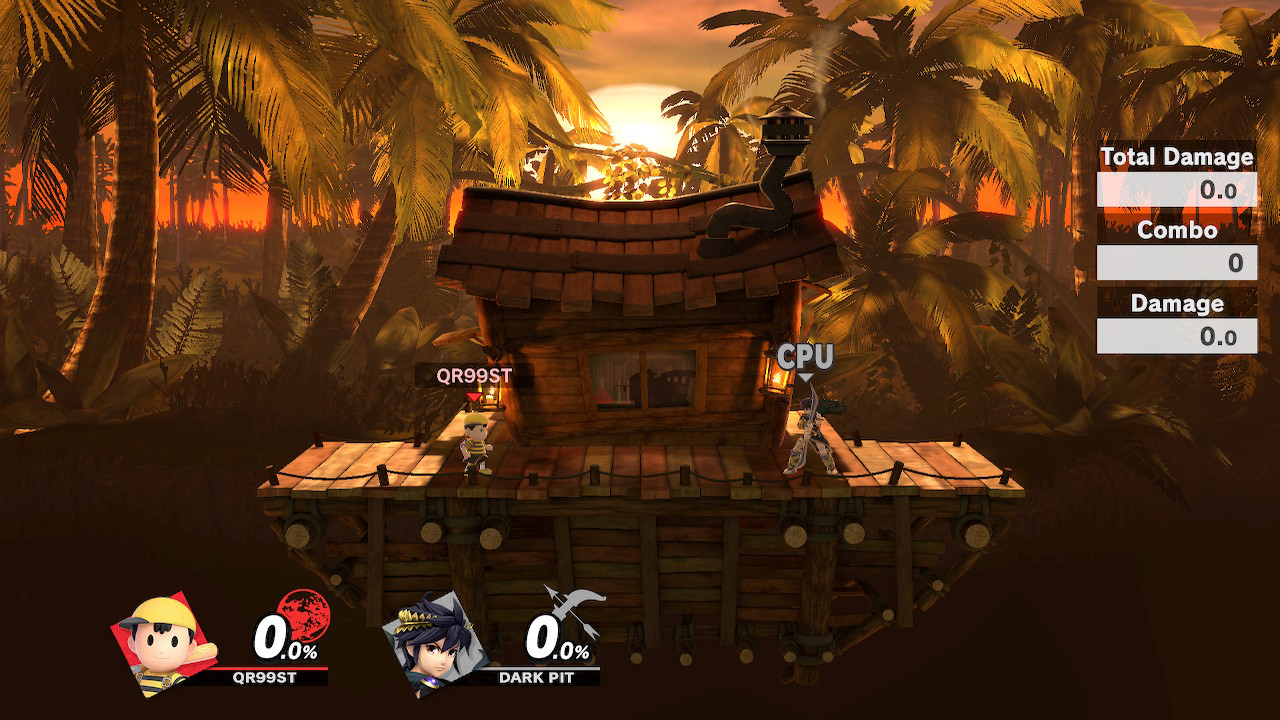The width and height of the screenshot is (1280, 720).
Task: Choose the CPU marker above Dark Pit
Action: 805,358
